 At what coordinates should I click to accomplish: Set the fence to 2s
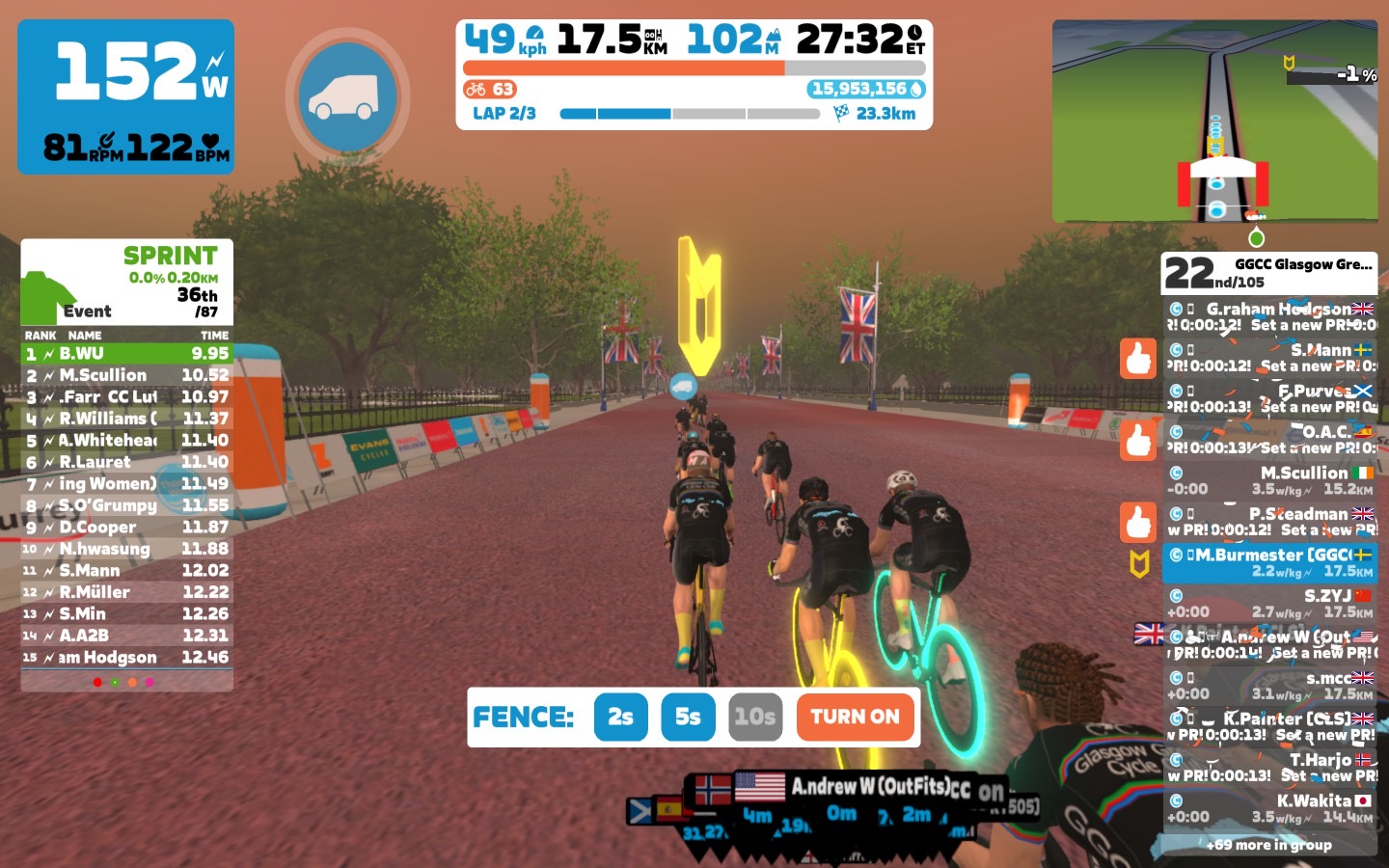click(x=620, y=717)
